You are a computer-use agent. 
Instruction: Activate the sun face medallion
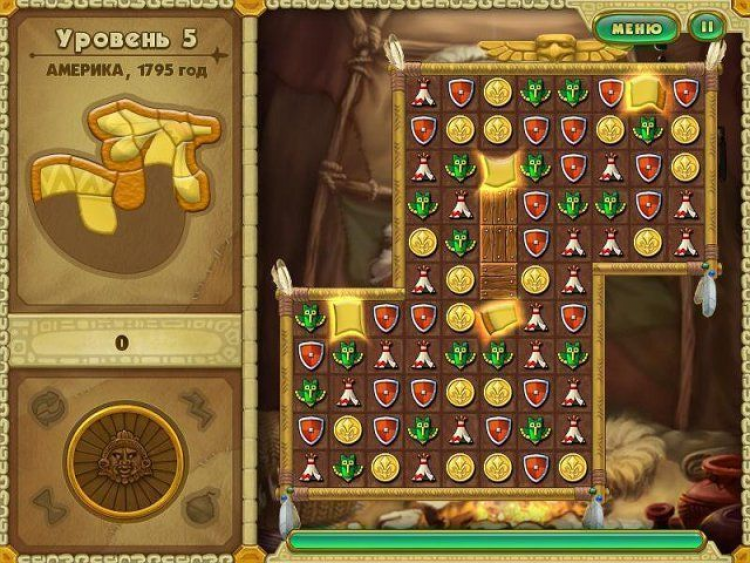(125, 461)
